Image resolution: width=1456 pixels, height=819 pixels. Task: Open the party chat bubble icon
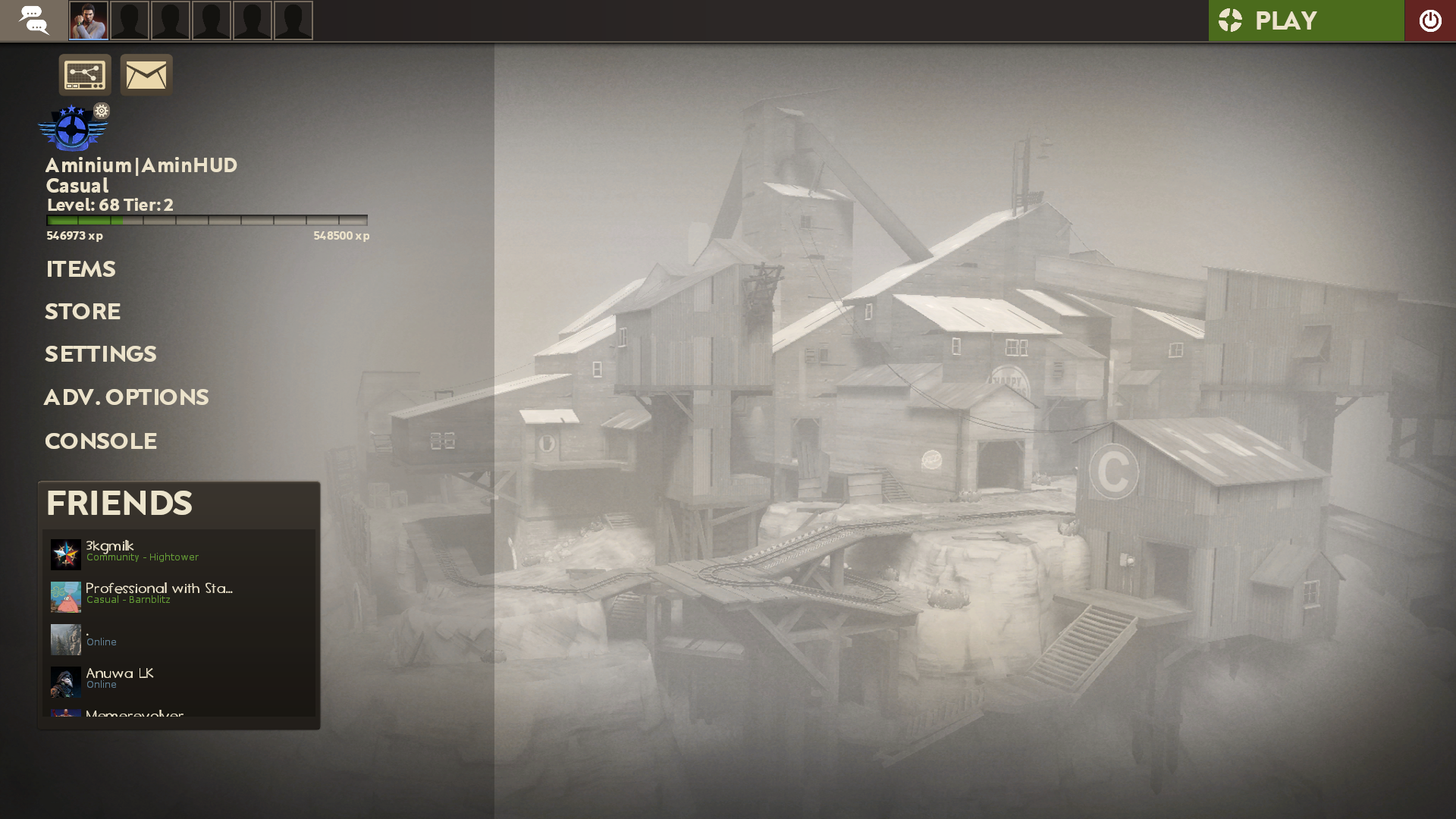pos(33,20)
